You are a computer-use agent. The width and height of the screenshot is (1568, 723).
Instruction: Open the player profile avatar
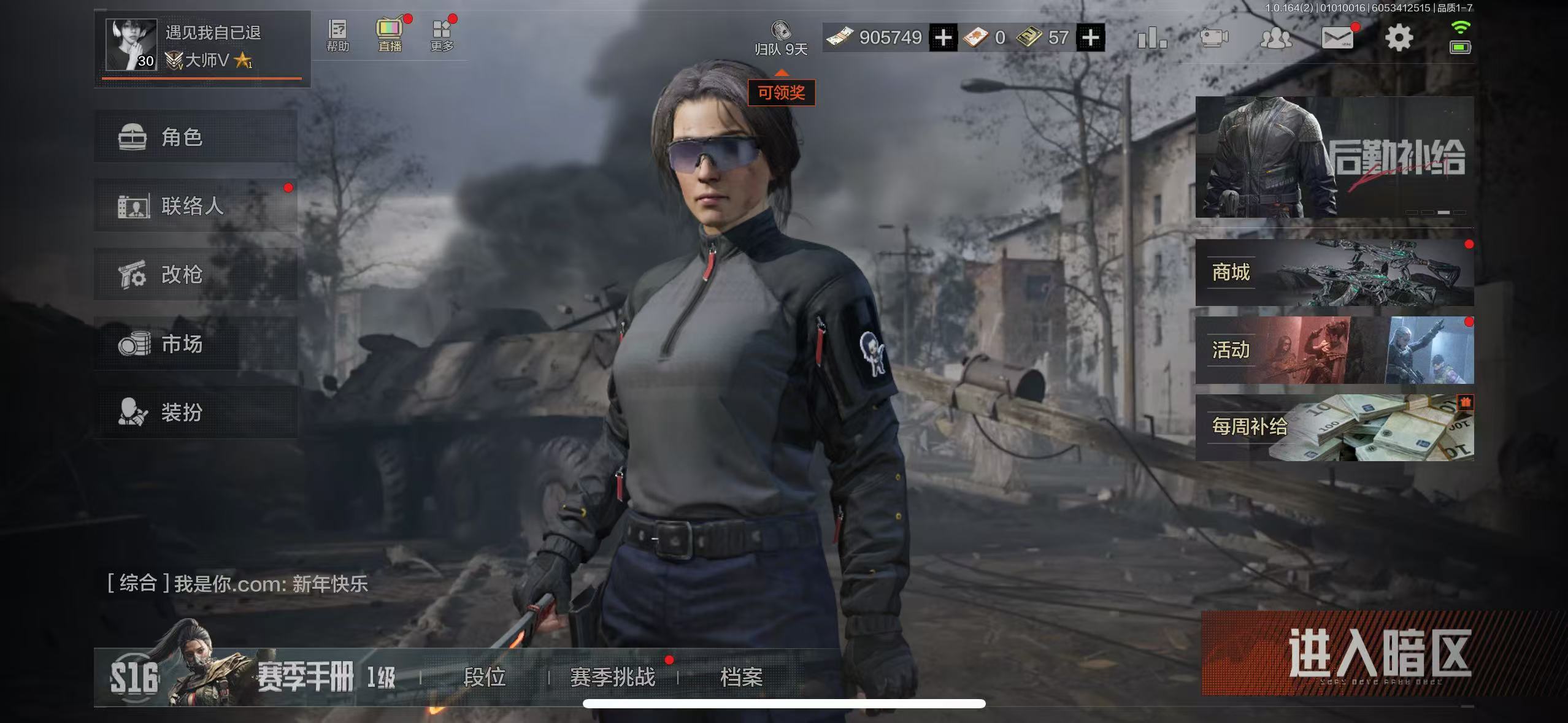point(130,44)
